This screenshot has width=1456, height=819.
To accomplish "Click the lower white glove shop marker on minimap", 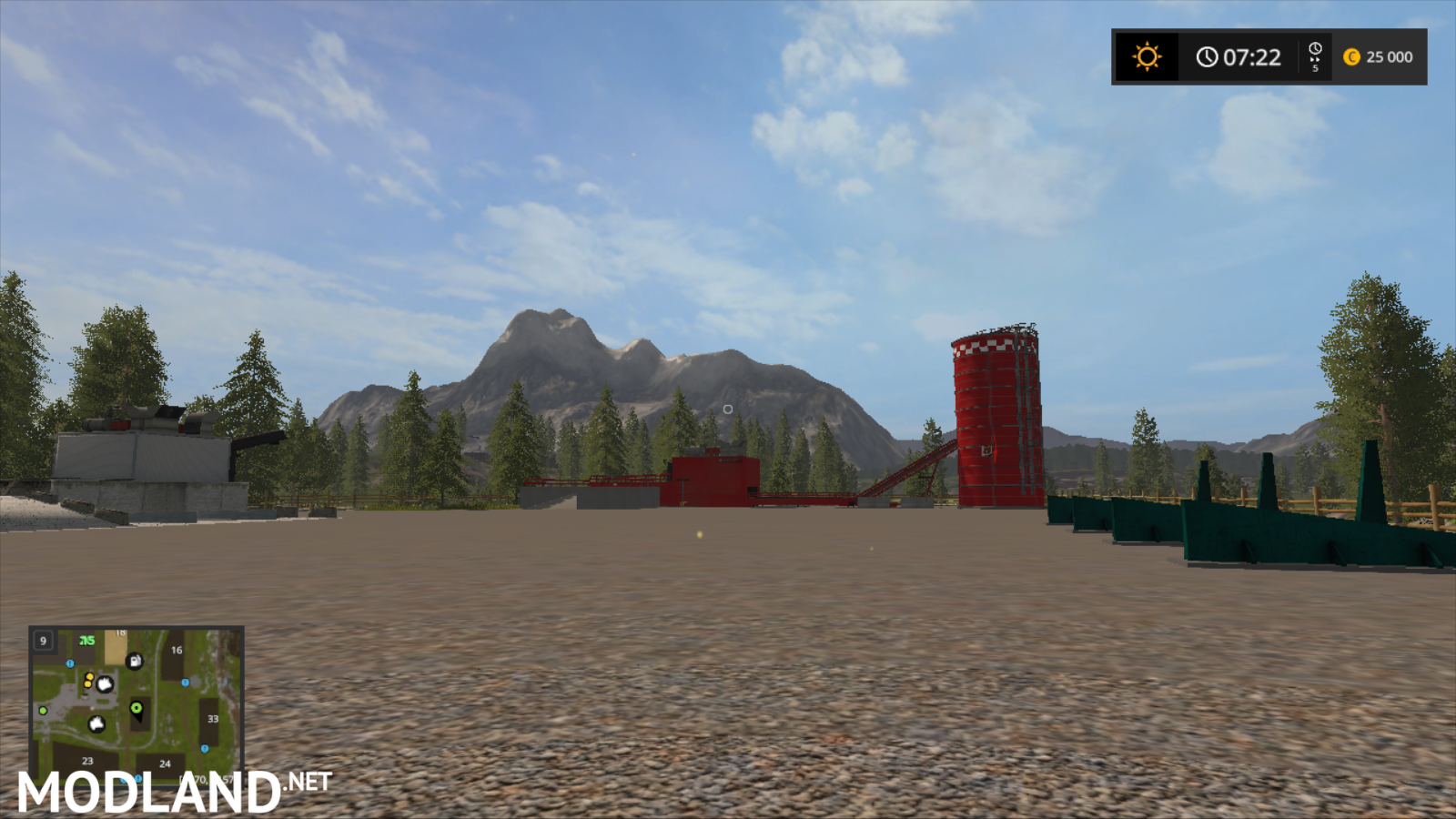I will tap(96, 723).
